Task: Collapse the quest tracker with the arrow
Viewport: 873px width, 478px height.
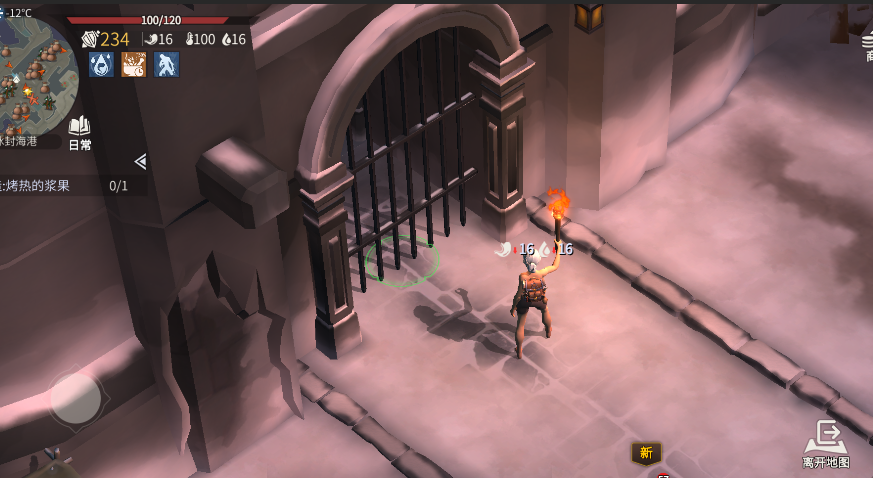Action: point(140,161)
